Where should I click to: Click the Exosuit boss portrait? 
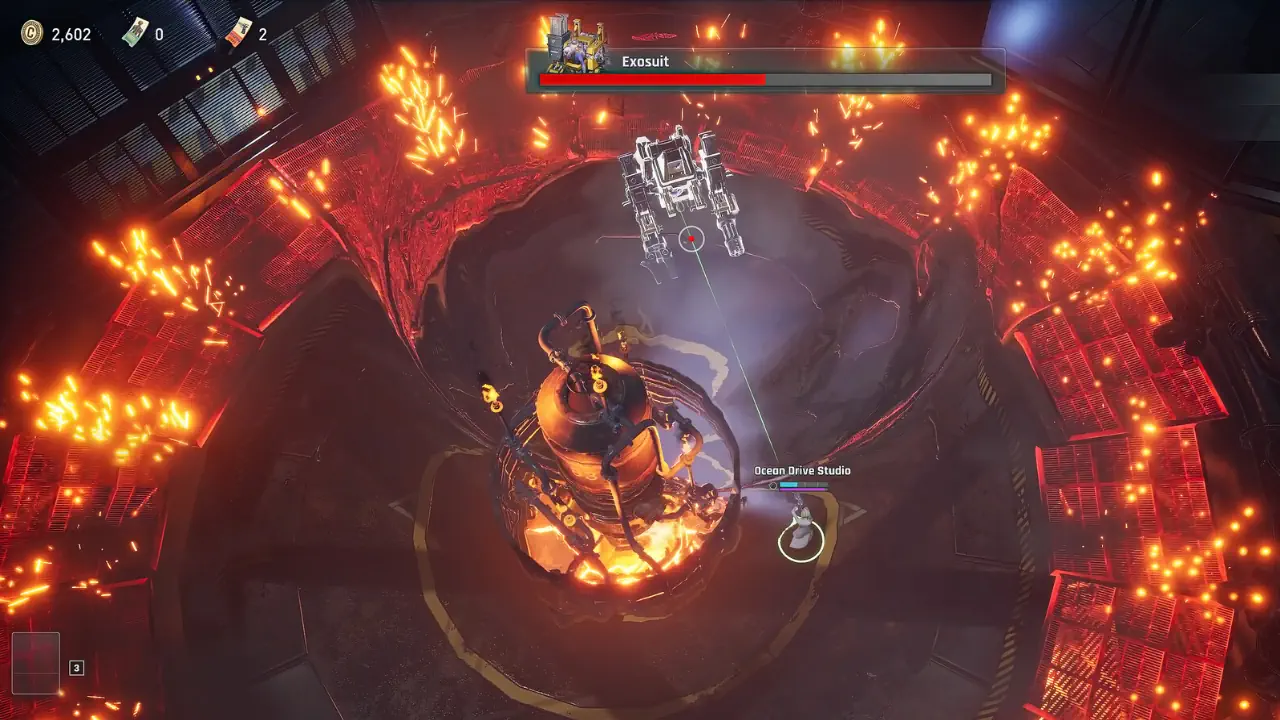pos(577,49)
